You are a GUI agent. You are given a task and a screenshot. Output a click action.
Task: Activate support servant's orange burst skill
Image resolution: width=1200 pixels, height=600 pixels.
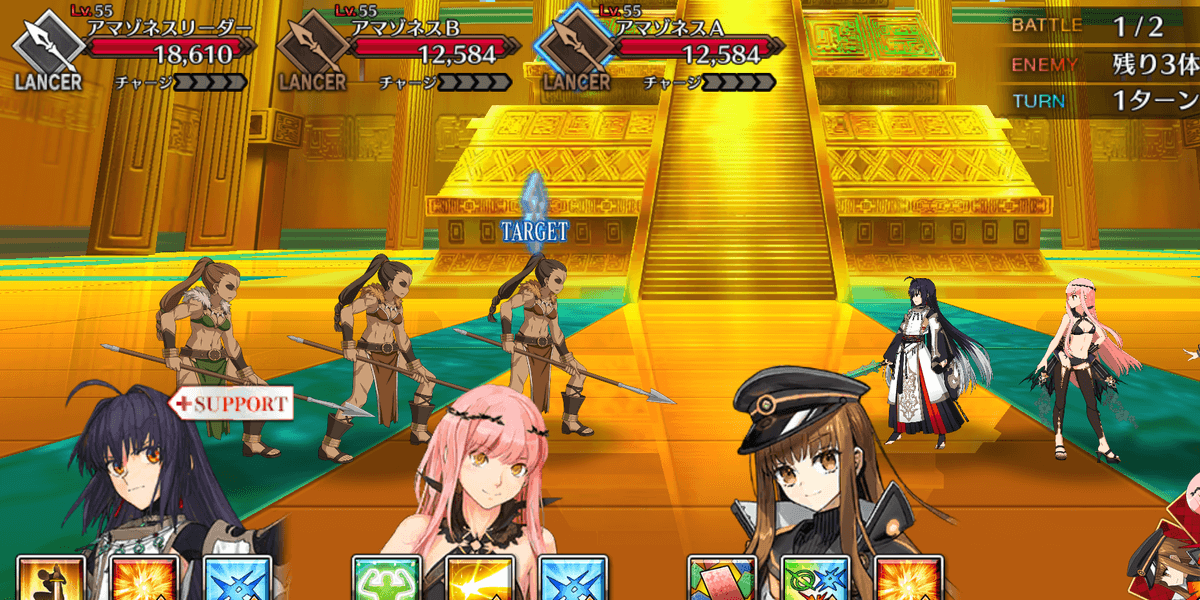point(144,580)
